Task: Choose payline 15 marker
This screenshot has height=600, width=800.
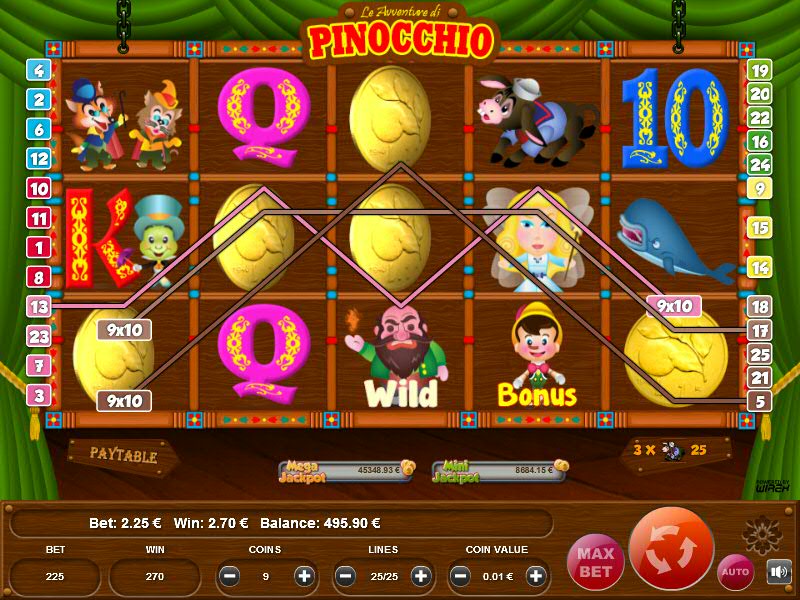Action: [x=760, y=228]
